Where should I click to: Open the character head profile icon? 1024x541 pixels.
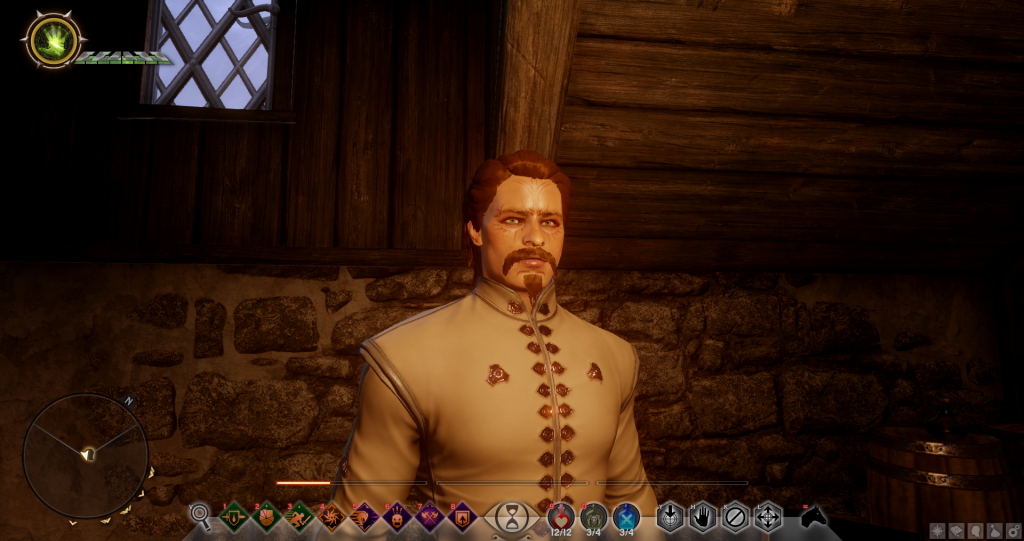(975, 531)
